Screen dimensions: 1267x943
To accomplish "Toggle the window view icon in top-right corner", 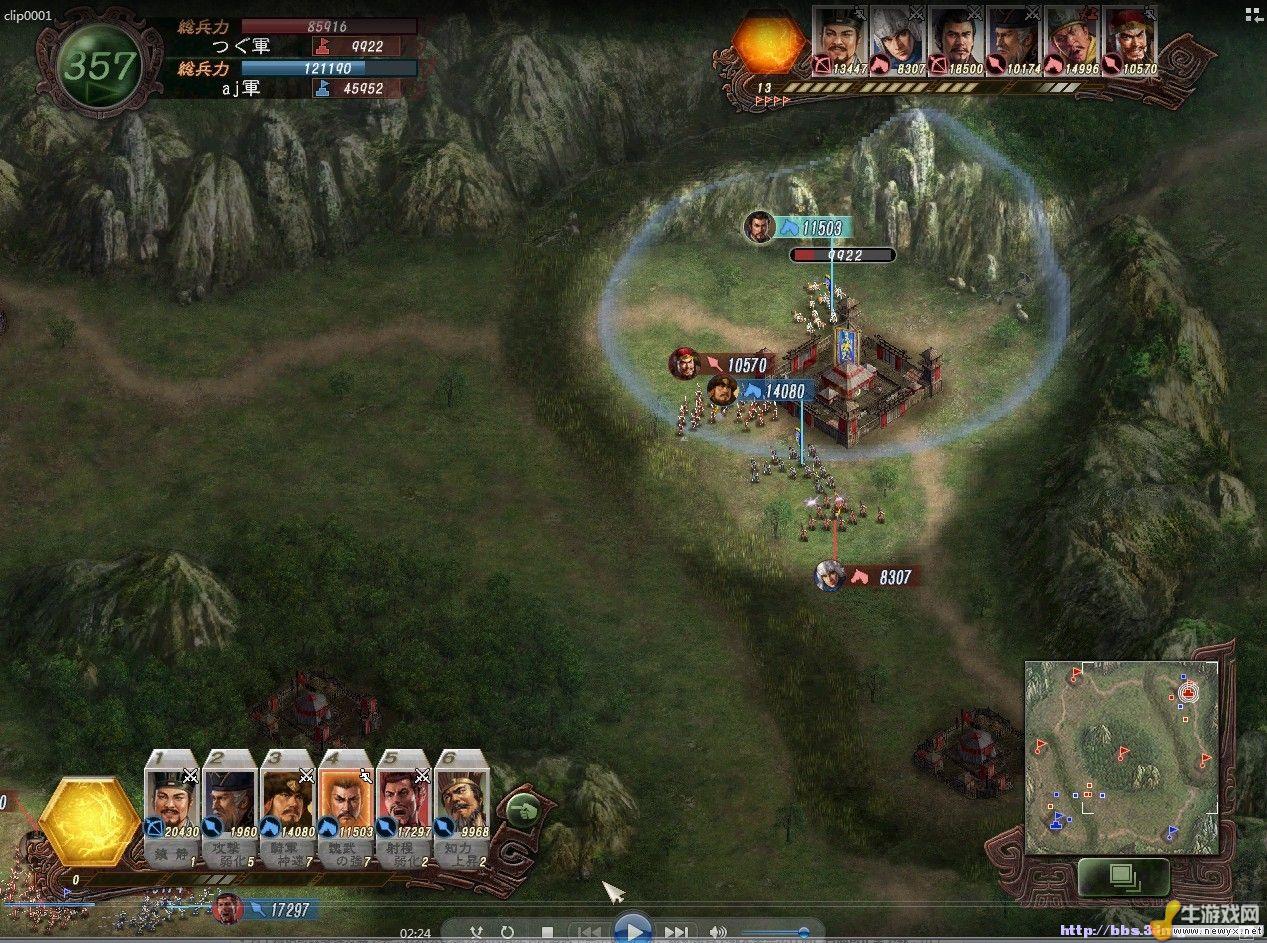I will click(x=1253, y=14).
